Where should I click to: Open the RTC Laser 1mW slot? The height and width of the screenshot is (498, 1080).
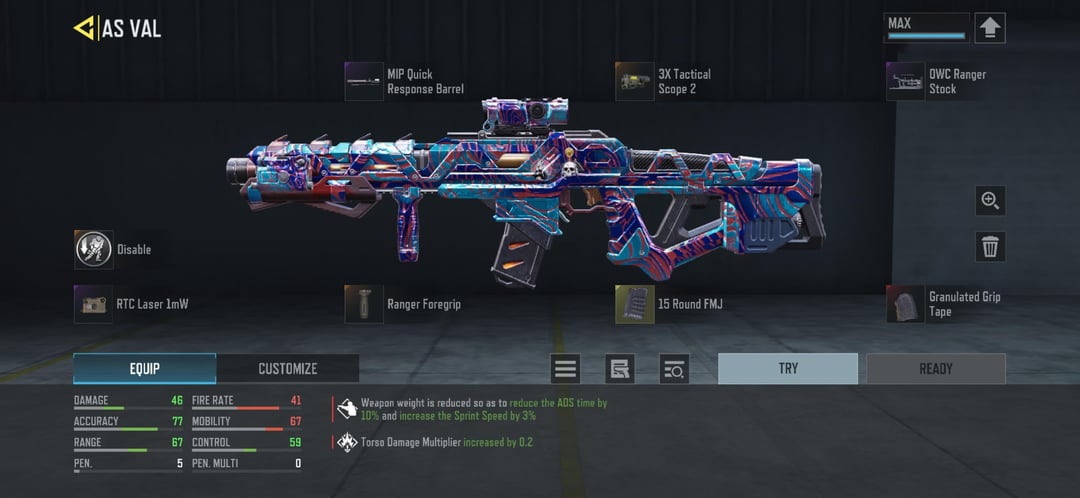coord(94,304)
